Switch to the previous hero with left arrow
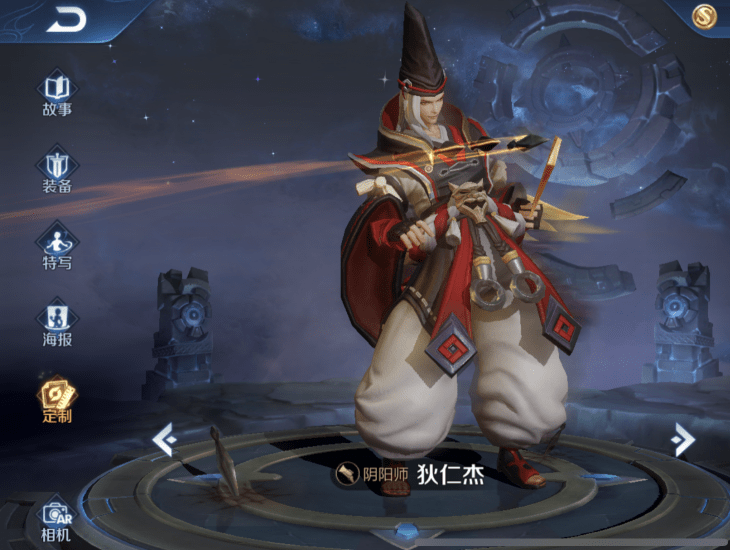Image resolution: width=730 pixels, height=550 pixels. [x=164, y=438]
